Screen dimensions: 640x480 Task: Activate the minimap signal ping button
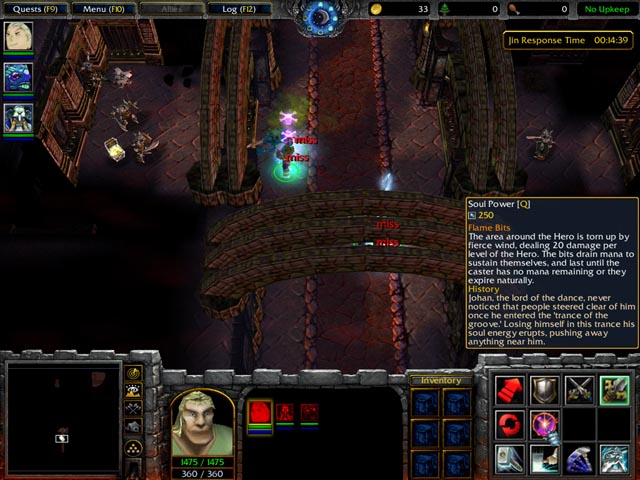135,373
